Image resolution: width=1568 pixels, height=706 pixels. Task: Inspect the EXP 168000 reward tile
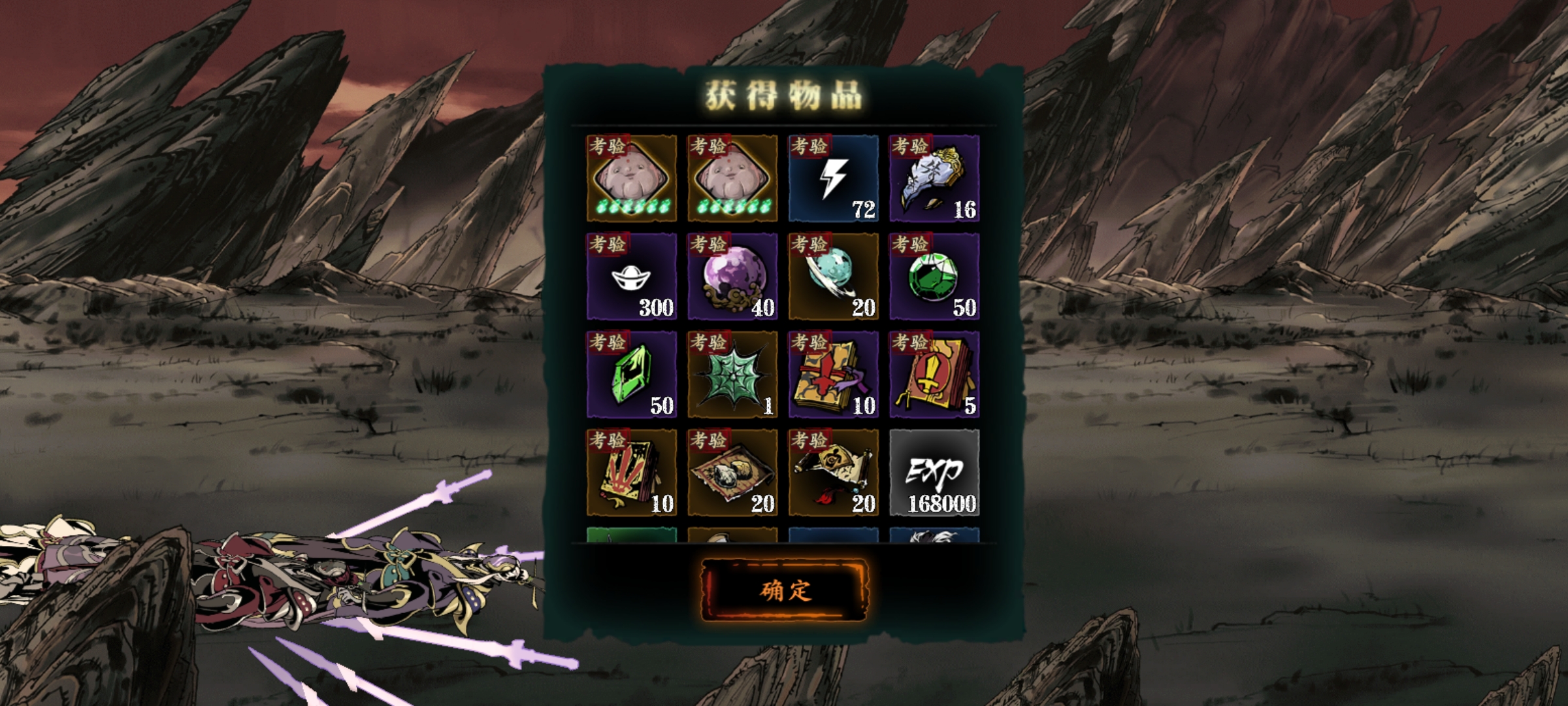934,473
